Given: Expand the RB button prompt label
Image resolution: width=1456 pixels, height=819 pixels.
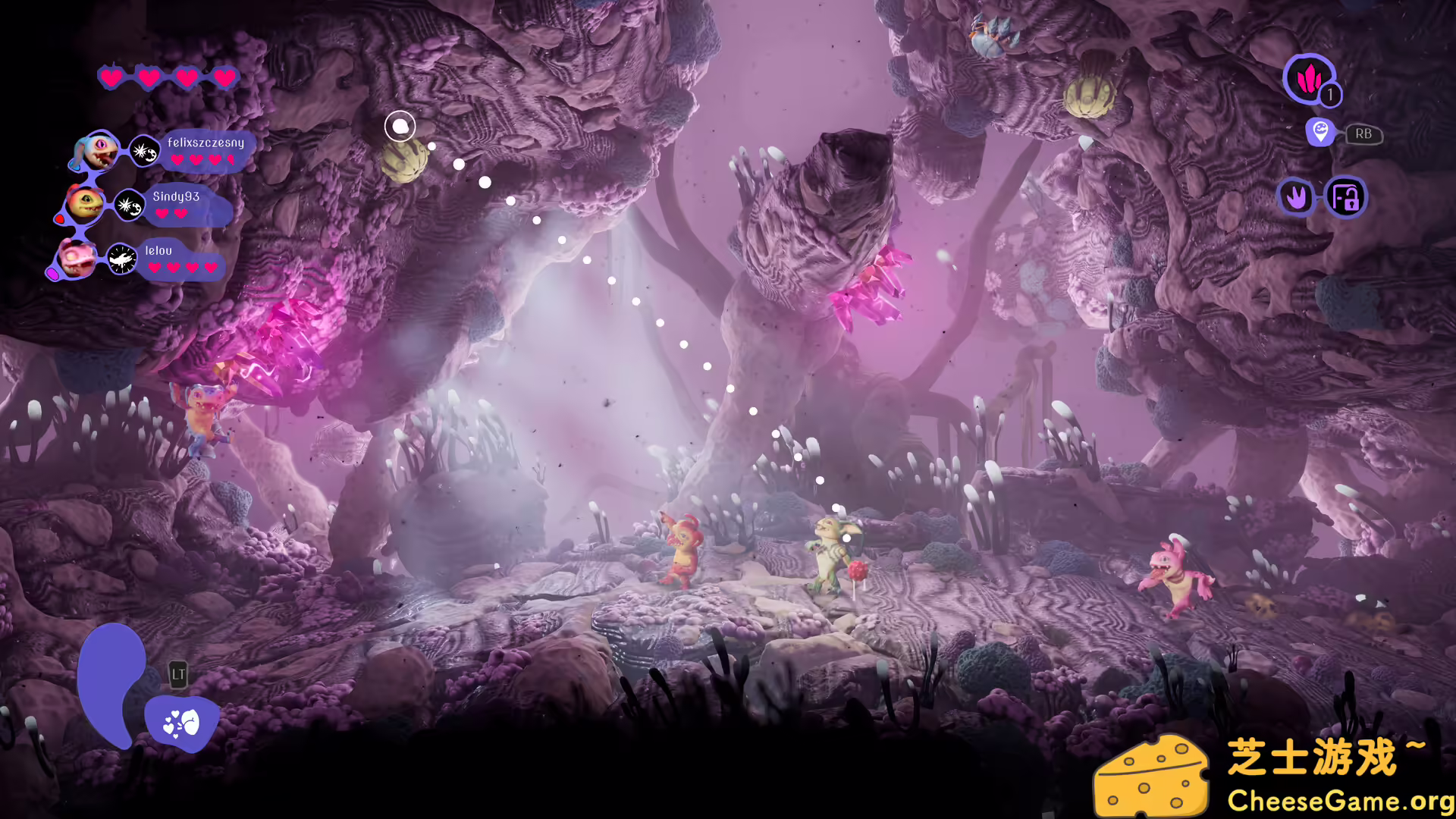Looking at the screenshot, I should point(1363,134).
